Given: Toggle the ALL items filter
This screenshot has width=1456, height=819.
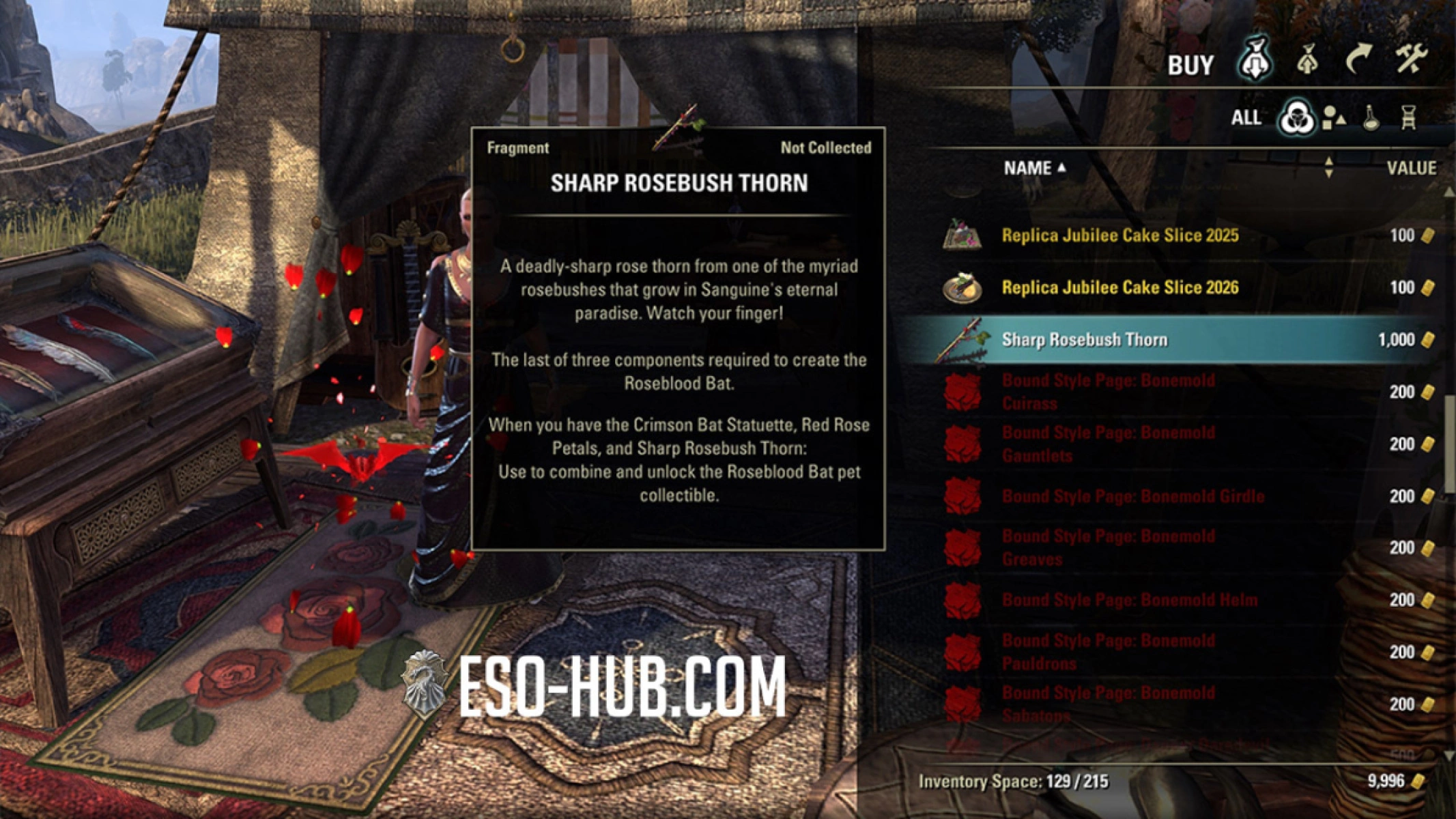Looking at the screenshot, I should click(x=1246, y=117).
